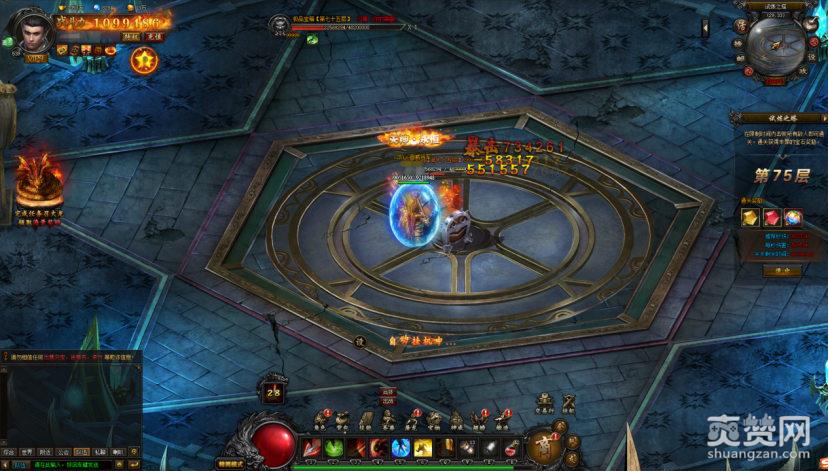Toggle the 自动挂机 auto-battle text
The image size is (829, 472).
tap(413, 340)
